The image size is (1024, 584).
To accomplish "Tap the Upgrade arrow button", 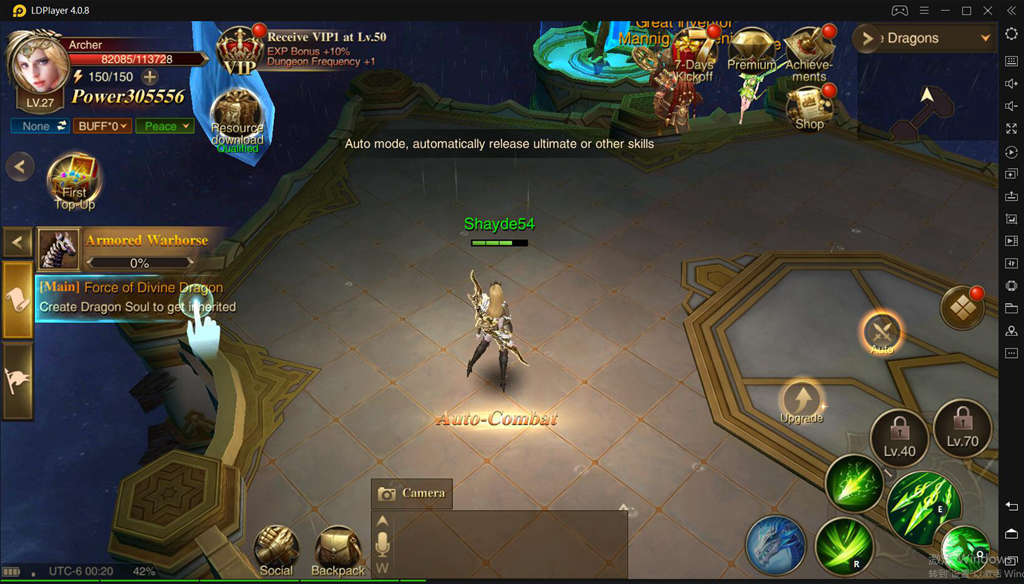I will (800, 399).
